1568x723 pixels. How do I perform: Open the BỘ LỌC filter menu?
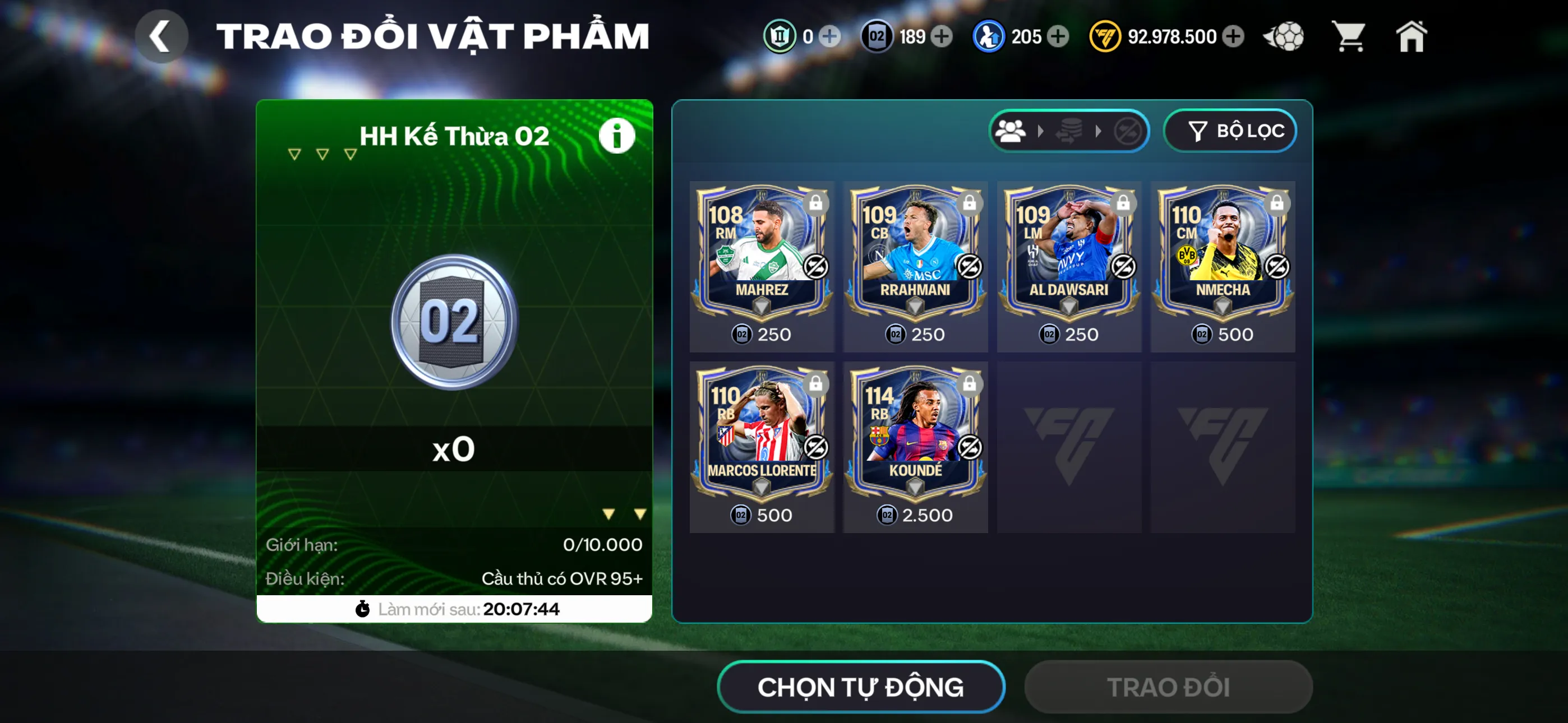[1230, 129]
